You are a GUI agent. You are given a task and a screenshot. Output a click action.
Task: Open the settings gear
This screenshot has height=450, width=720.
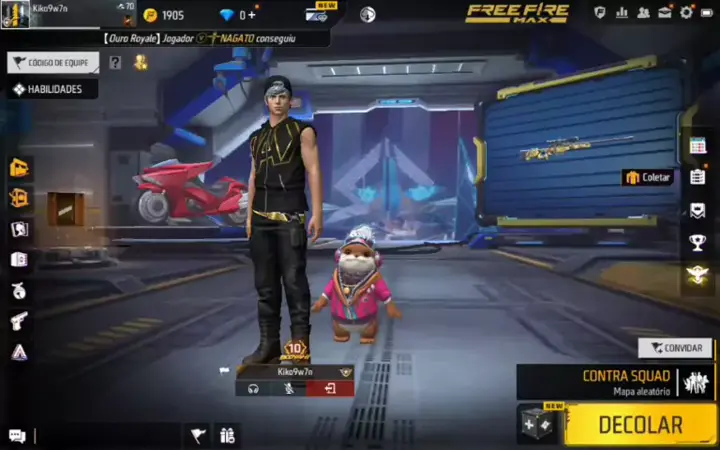(686, 13)
